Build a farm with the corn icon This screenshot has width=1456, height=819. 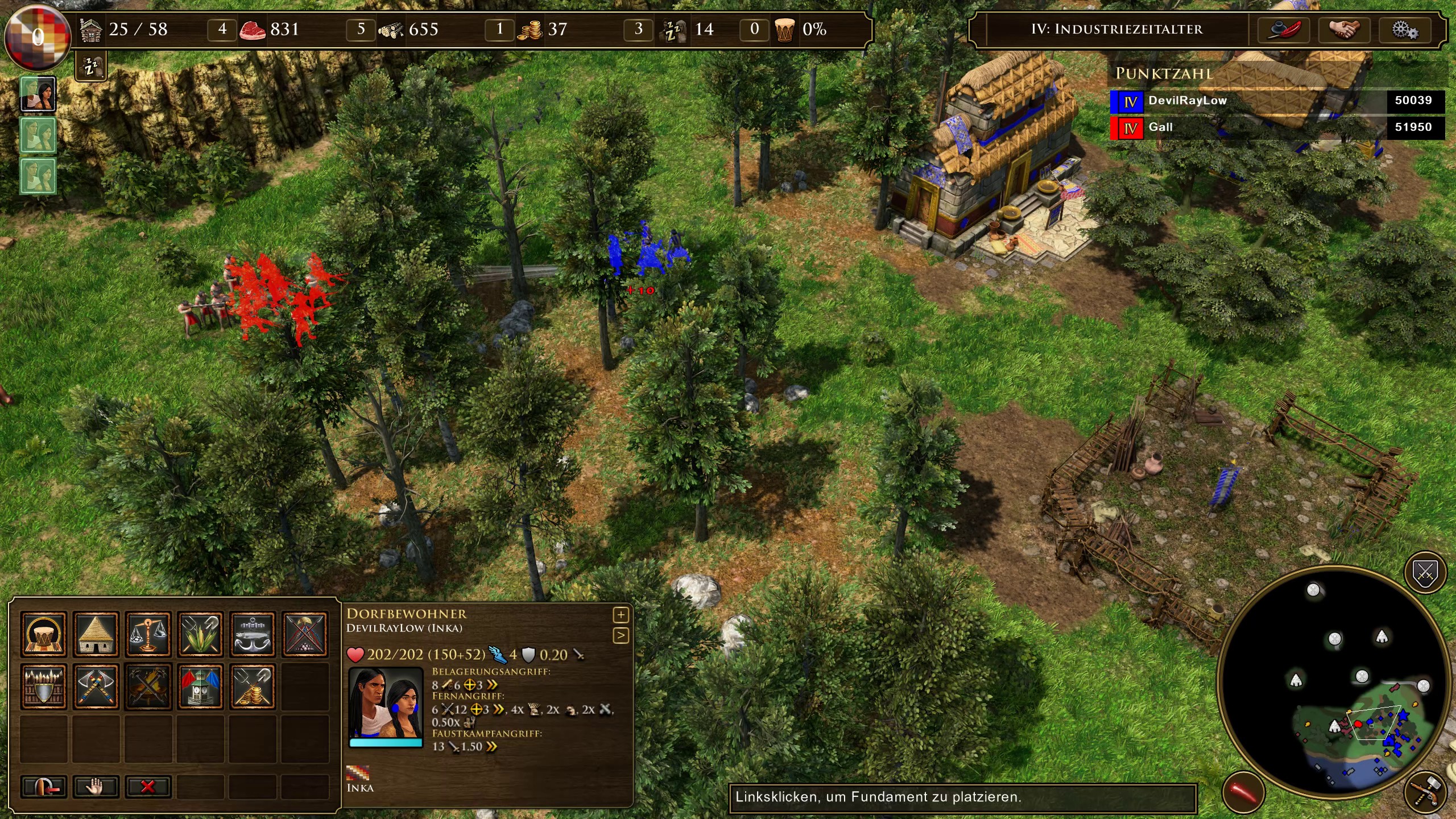tap(200, 634)
